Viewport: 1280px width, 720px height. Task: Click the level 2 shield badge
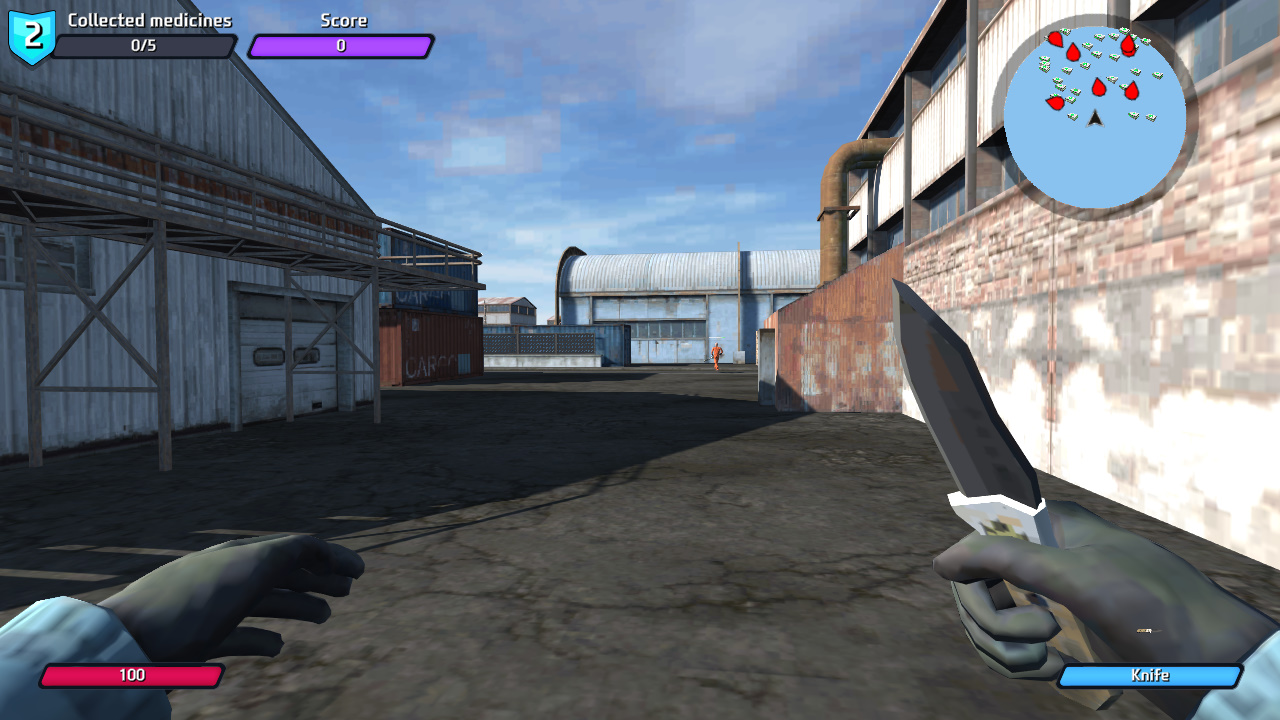[x=30, y=33]
